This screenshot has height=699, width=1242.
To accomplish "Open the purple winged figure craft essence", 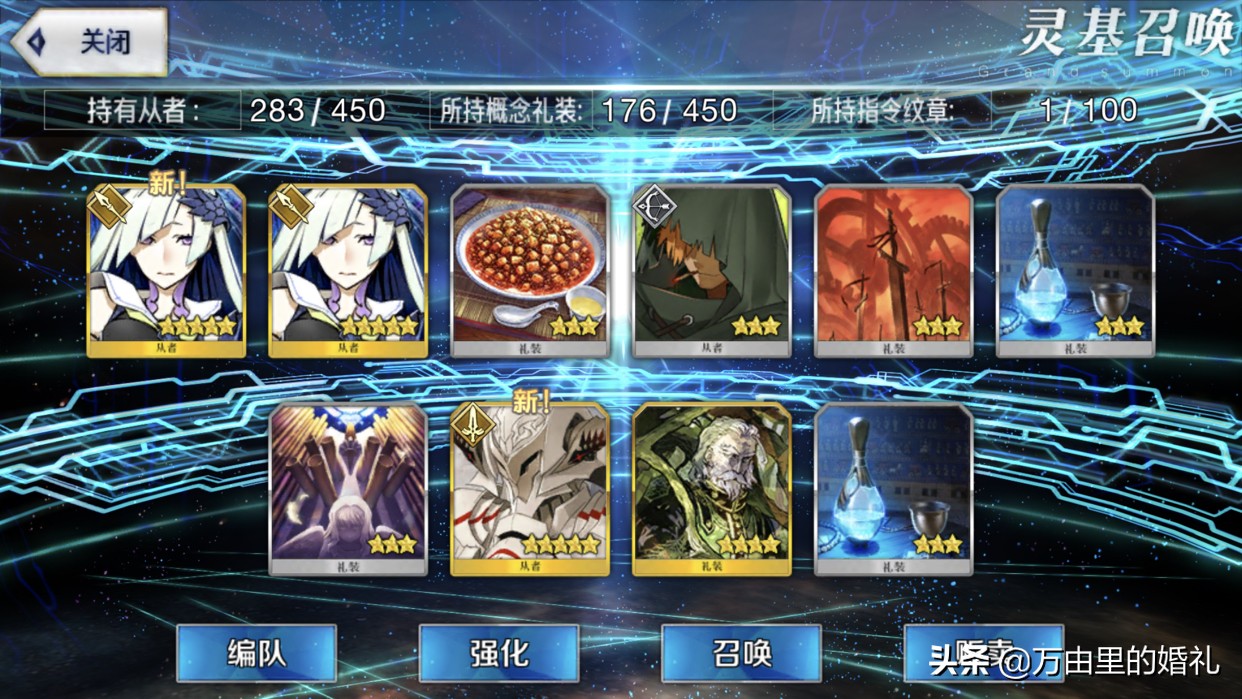I will [348, 488].
